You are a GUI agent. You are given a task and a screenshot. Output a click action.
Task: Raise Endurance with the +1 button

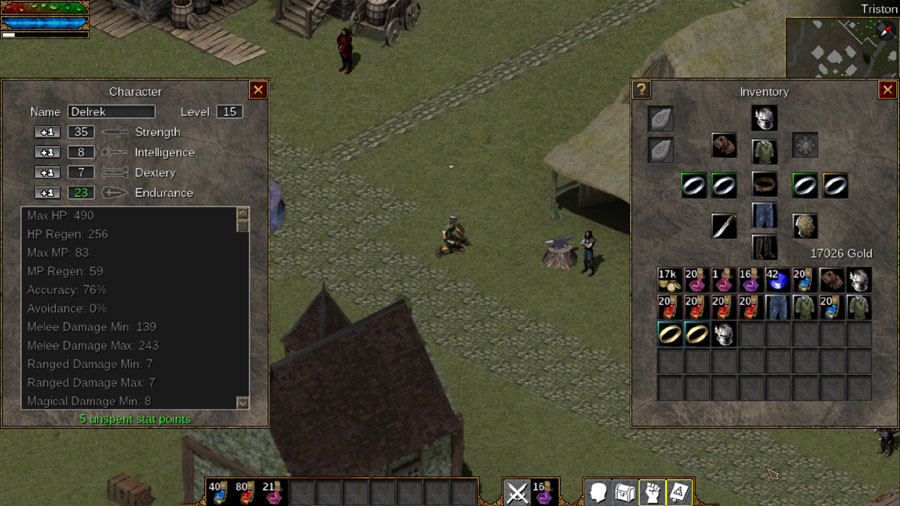click(47, 193)
